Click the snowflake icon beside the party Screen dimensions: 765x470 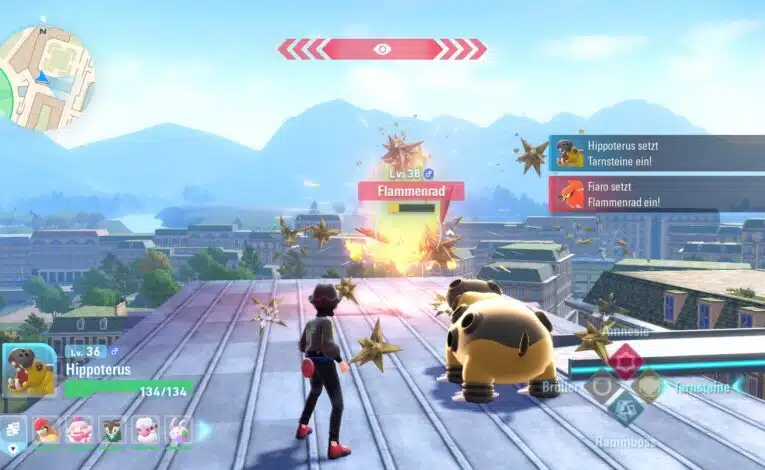click(x=13, y=431)
